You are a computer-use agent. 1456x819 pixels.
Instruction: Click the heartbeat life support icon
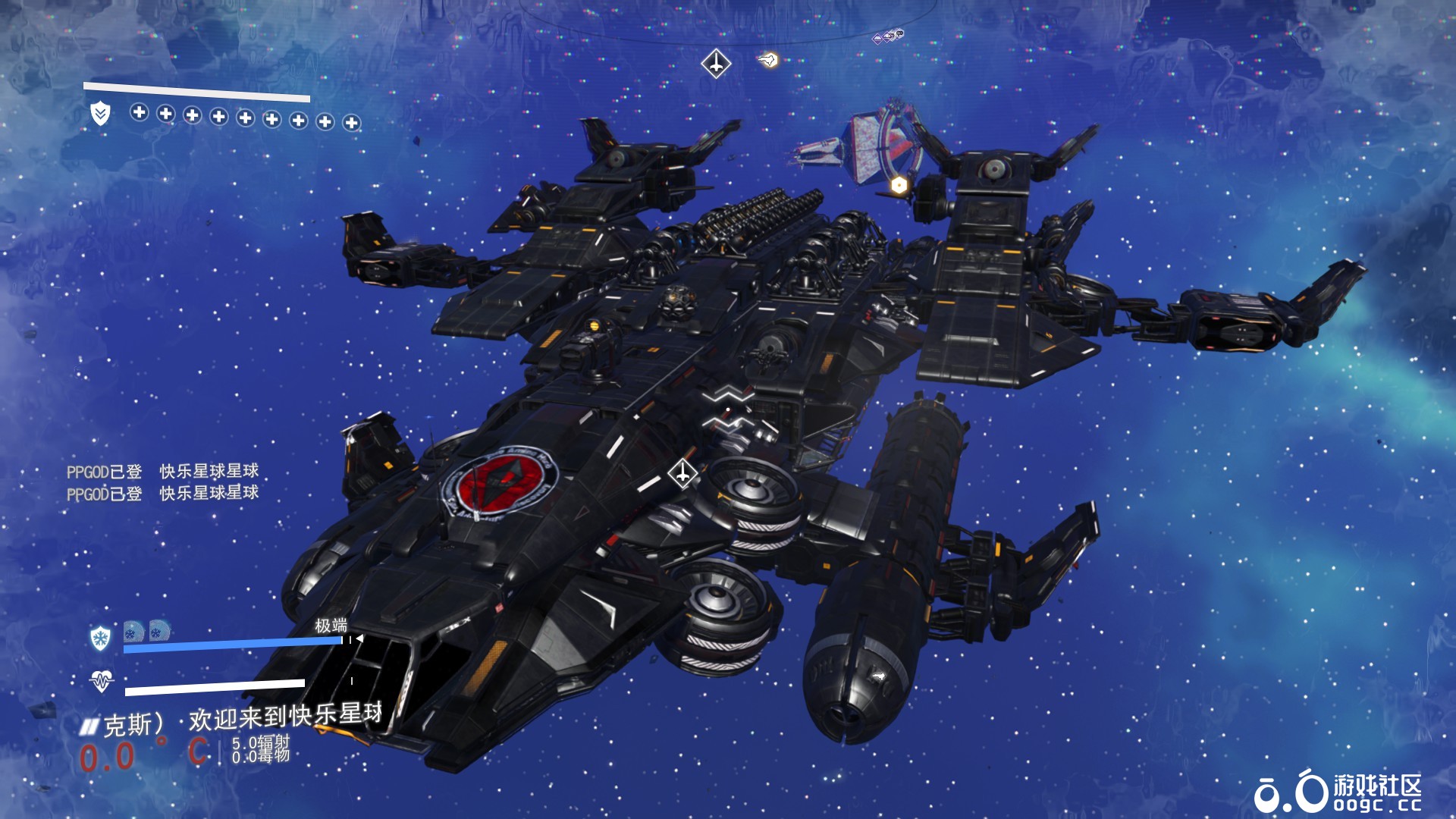click(x=101, y=681)
